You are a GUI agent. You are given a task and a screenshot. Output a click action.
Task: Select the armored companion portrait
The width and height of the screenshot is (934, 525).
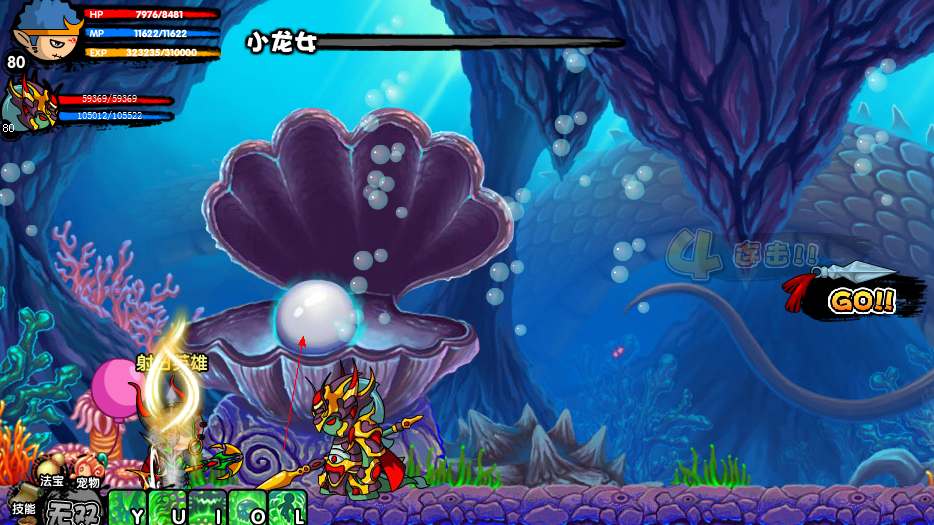[x=29, y=104]
